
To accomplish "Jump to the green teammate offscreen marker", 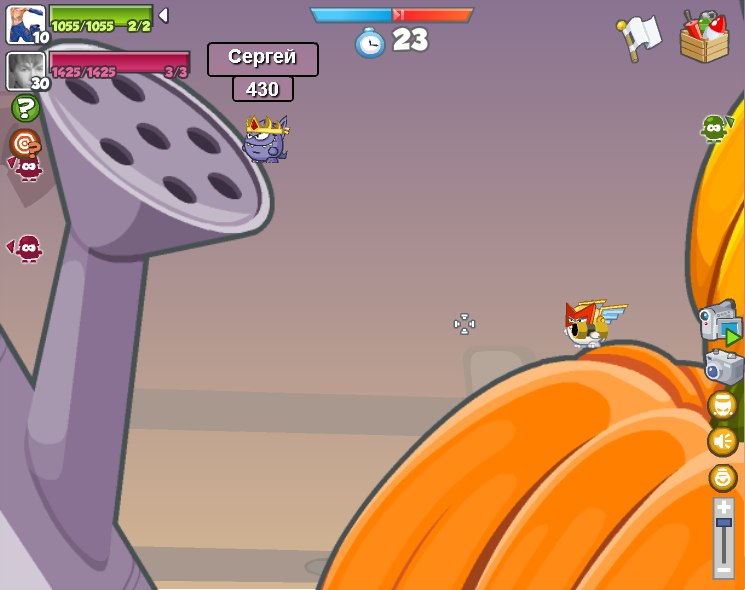I will click(x=714, y=128).
